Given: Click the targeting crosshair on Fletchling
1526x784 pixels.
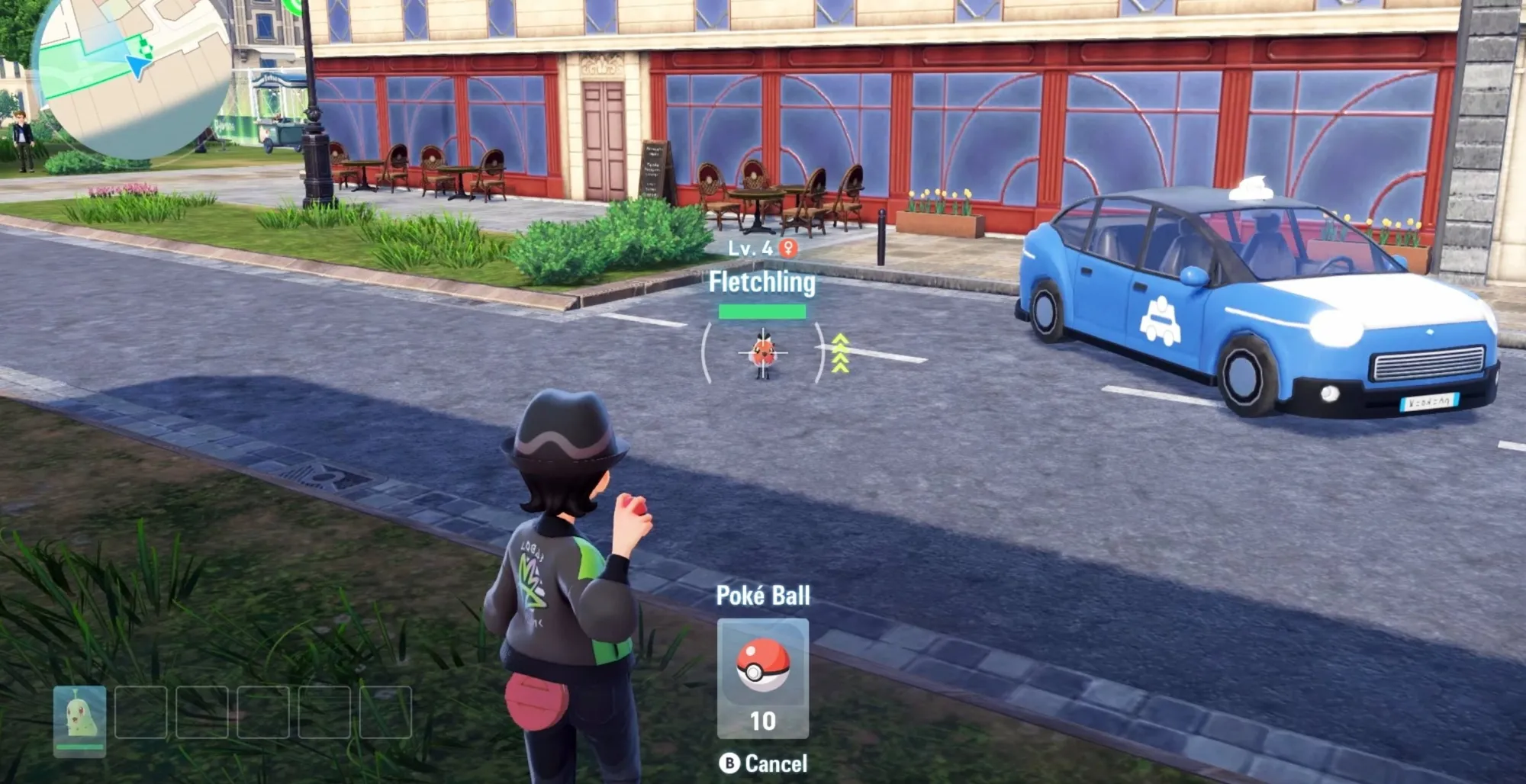Looking at the screenshot, I should point(765,354).
